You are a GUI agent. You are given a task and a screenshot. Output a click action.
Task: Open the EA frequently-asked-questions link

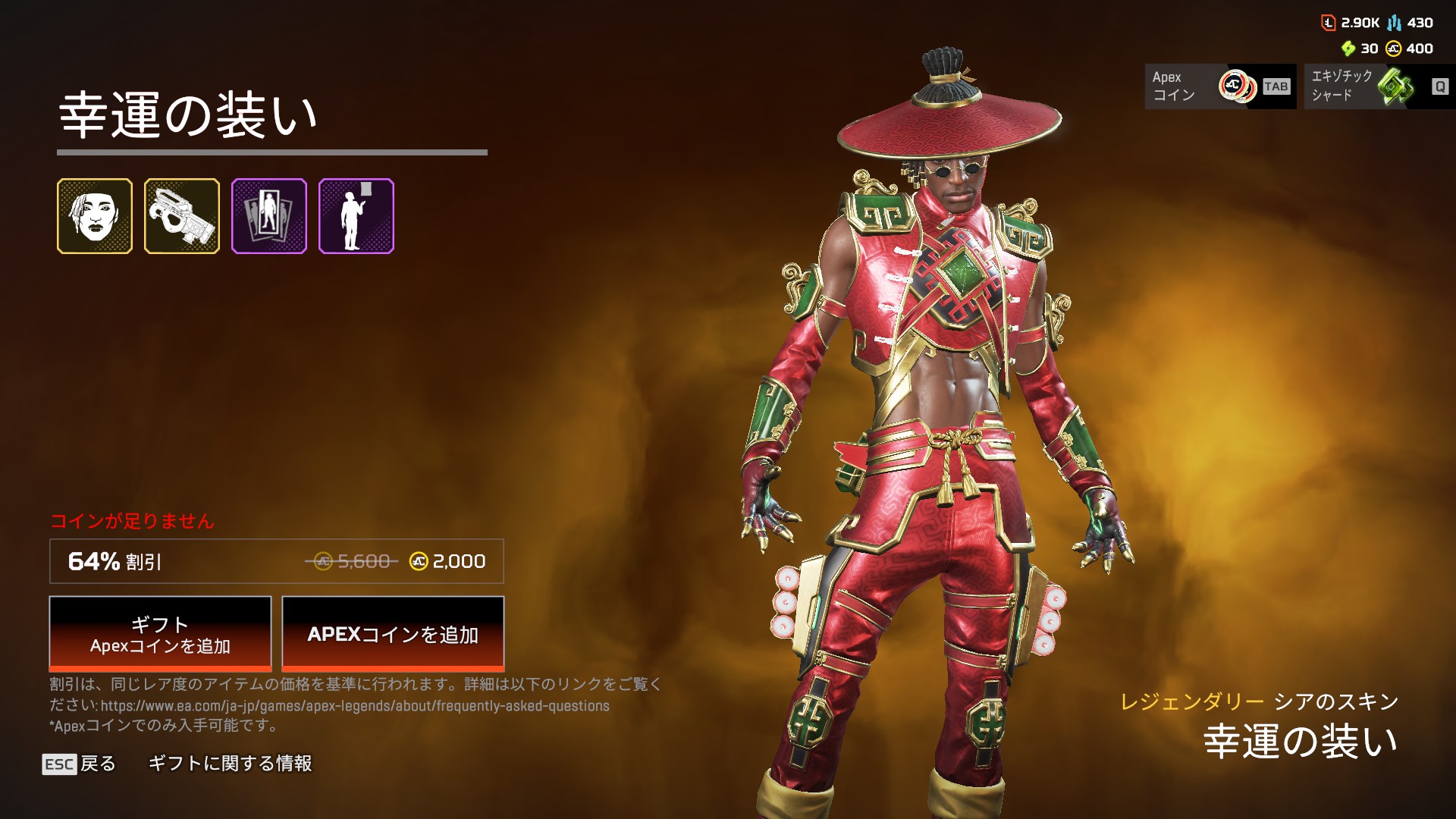(x=355, y=706)
